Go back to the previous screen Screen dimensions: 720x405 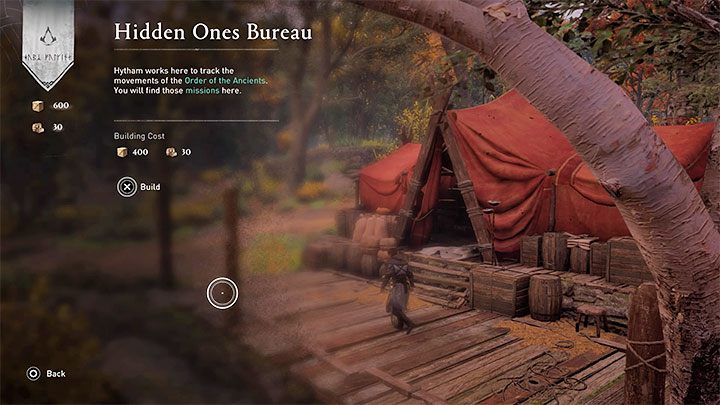(x=47, y=373)
